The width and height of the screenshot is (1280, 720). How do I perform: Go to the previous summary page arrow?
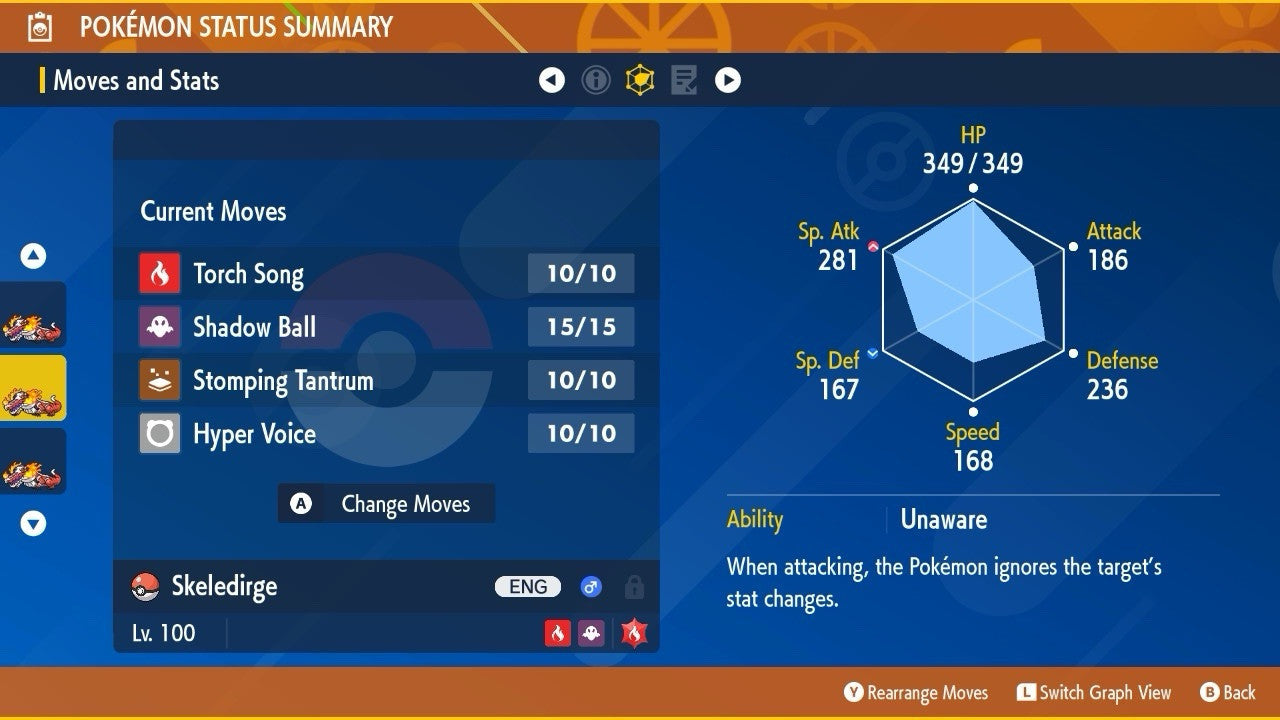pos(552,80)
